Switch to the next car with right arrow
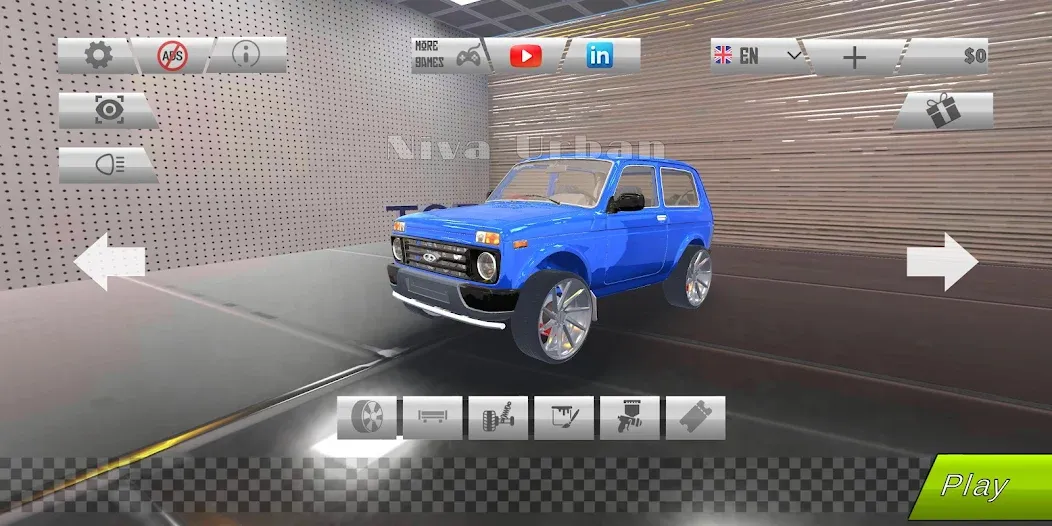The height and width of the screenshot is (526, 1052). coord(942,262)
